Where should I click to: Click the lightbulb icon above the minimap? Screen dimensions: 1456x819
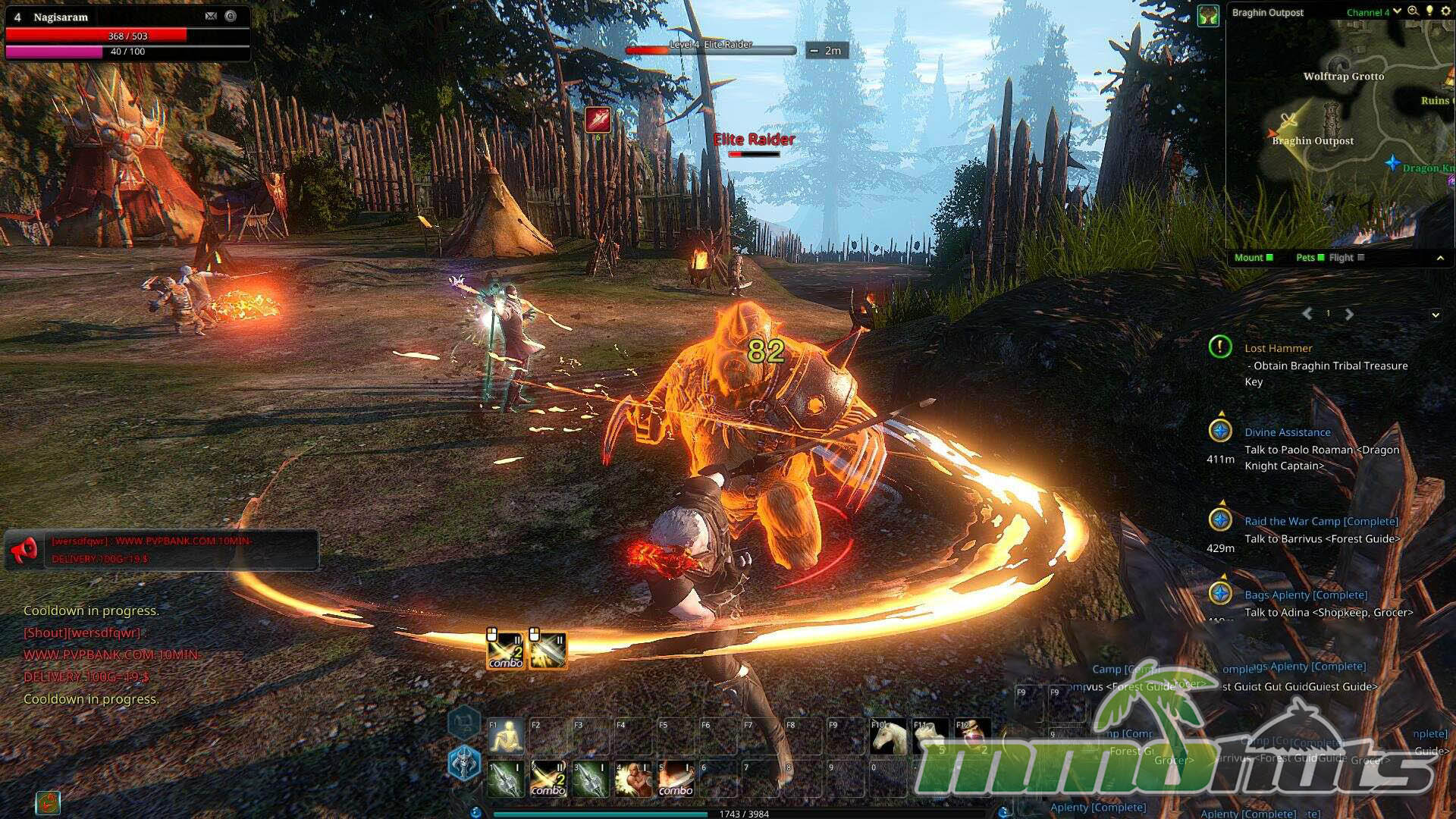(1429, 11)
